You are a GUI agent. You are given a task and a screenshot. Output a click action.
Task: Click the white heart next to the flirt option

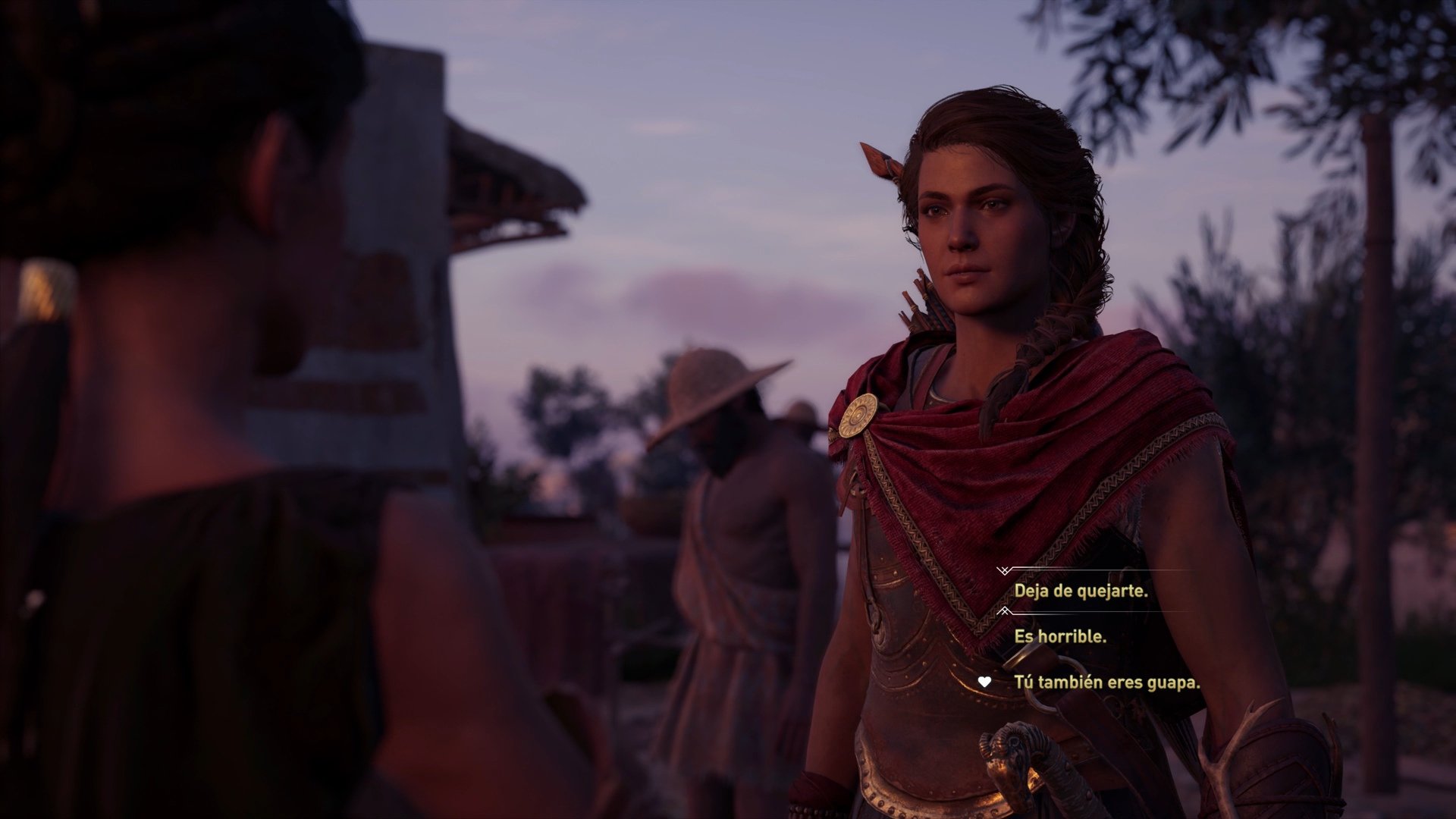tap(984, 682)
